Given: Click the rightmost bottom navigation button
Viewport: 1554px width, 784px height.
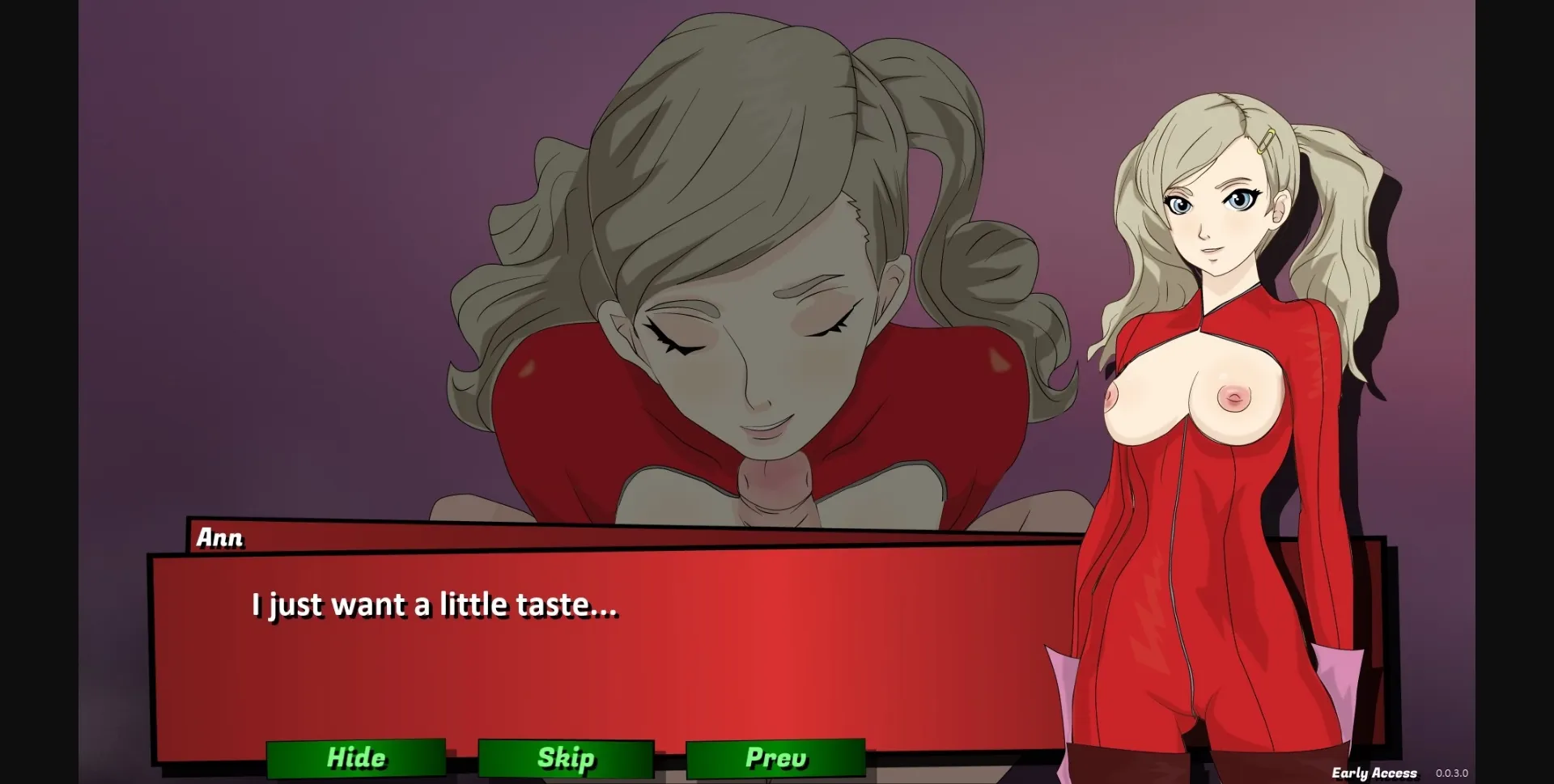Looking at the screenshot, I should point(775,758).
